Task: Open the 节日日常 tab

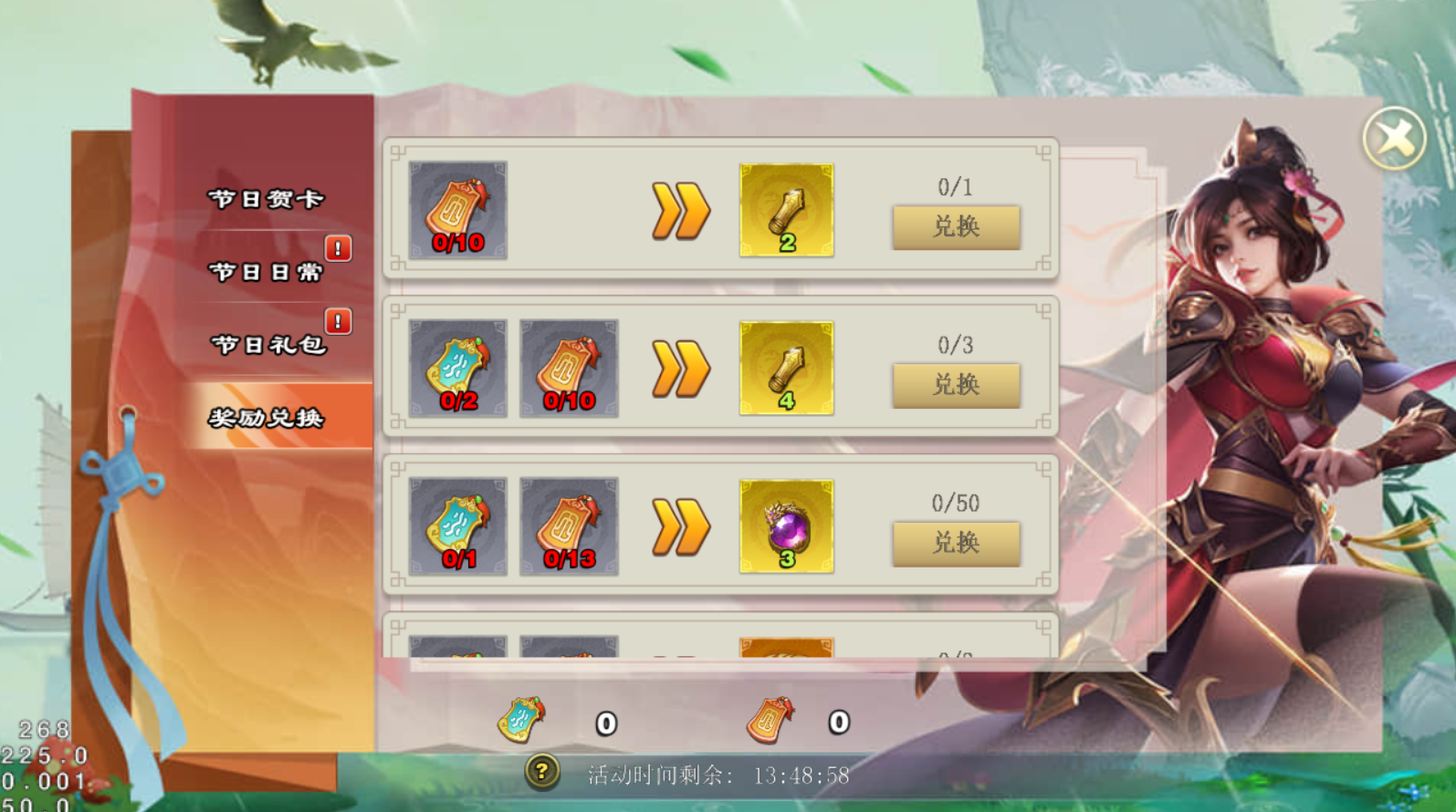Action: coord(266,272)
